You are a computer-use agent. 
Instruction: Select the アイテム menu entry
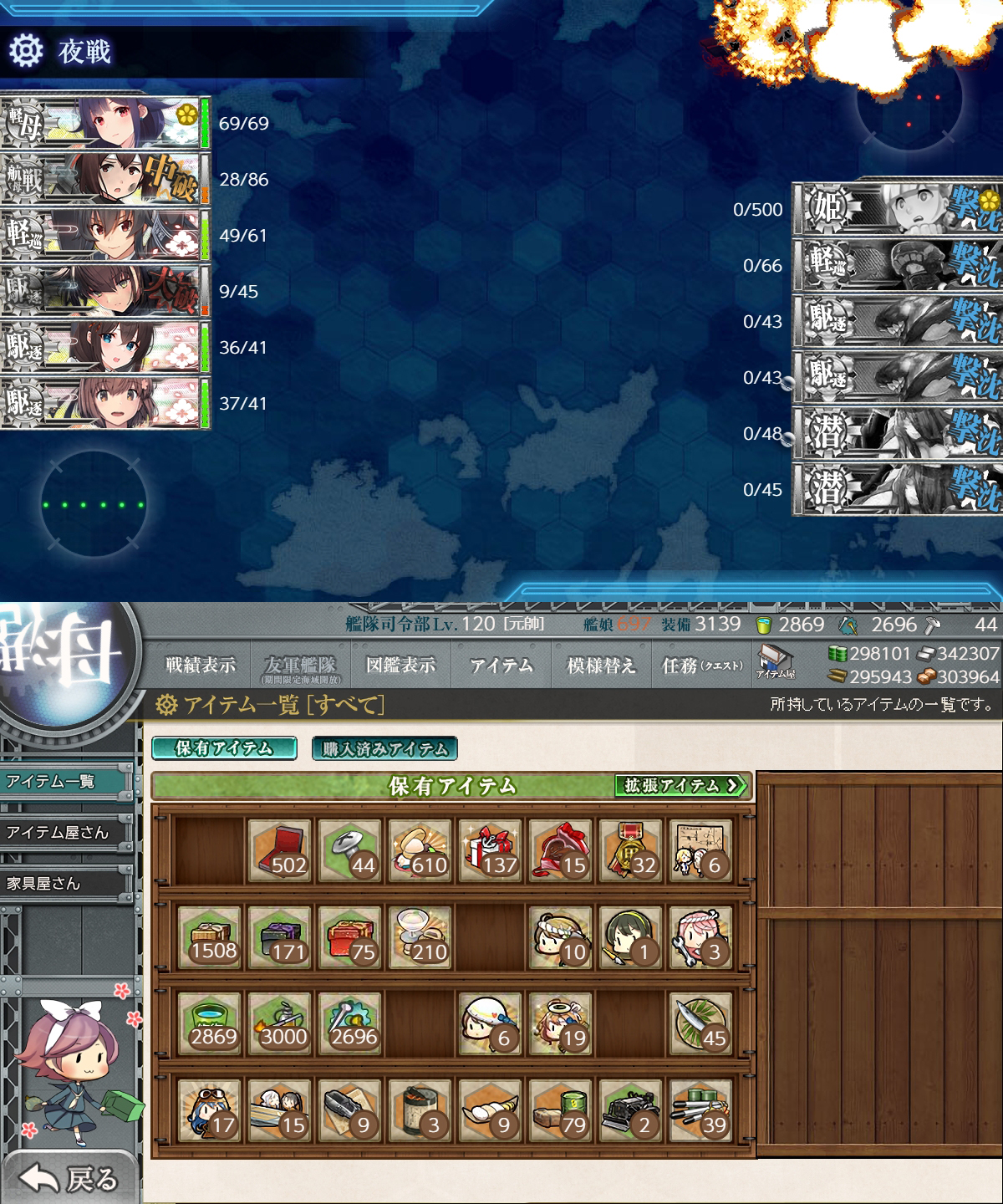(x=501, y=666)
